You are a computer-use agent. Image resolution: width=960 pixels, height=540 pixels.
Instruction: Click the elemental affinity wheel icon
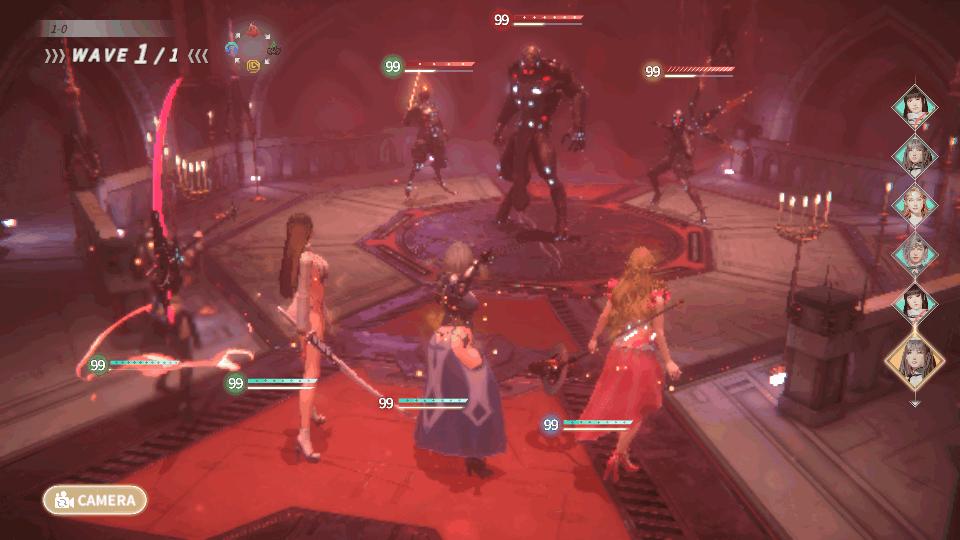coord(253,48)
